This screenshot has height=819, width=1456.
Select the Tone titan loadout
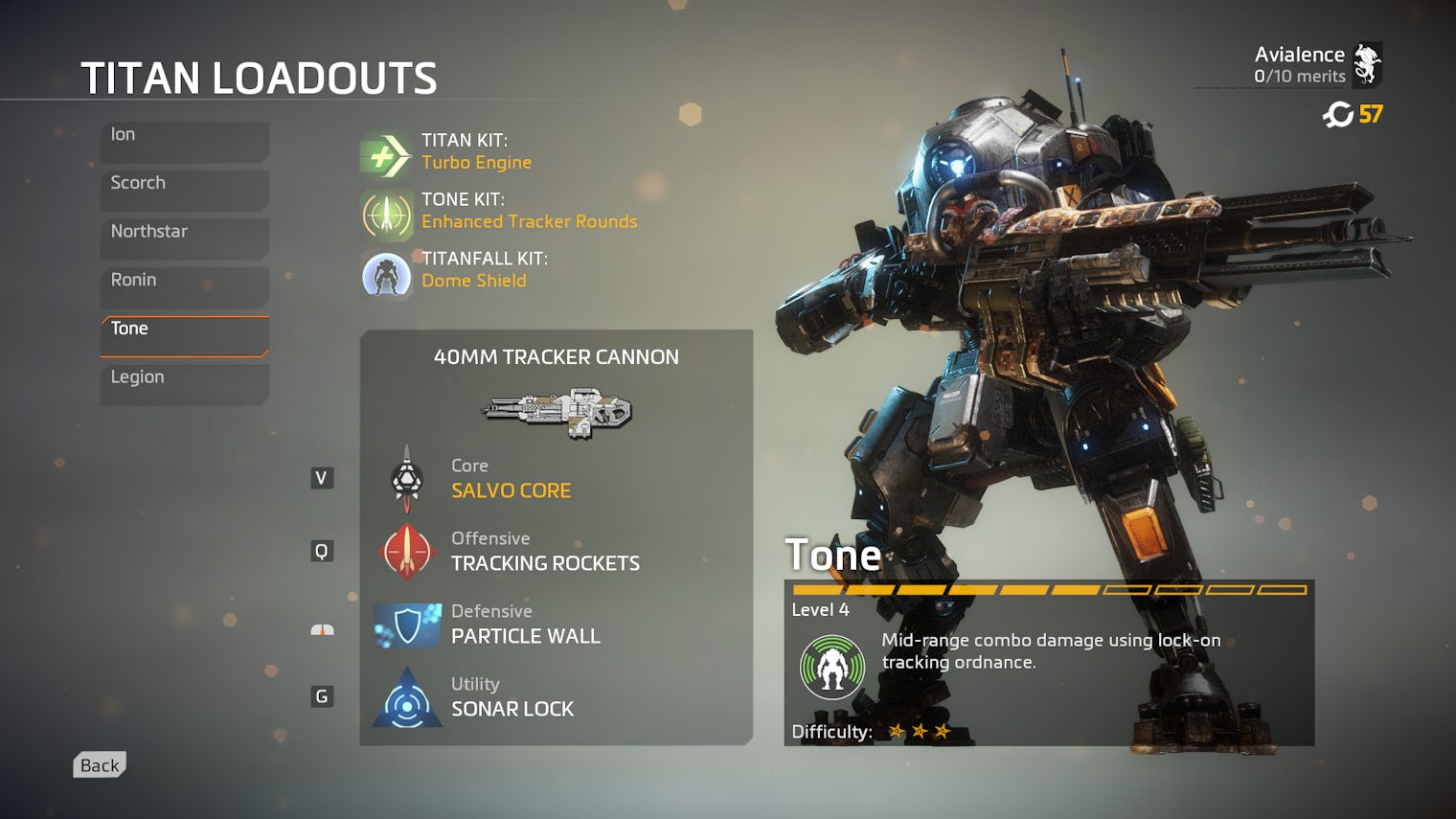tap(184, 335)
